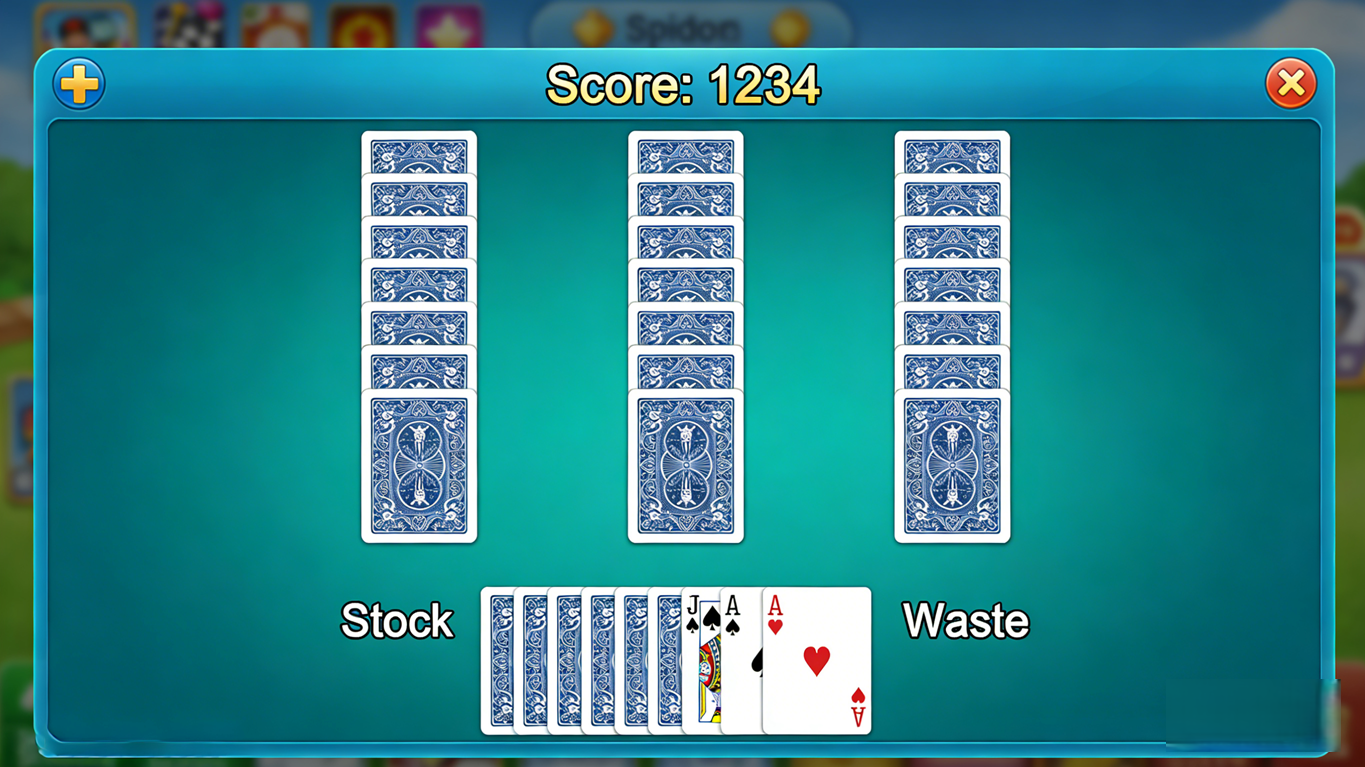Open the purple star game icon

[452, 22]
